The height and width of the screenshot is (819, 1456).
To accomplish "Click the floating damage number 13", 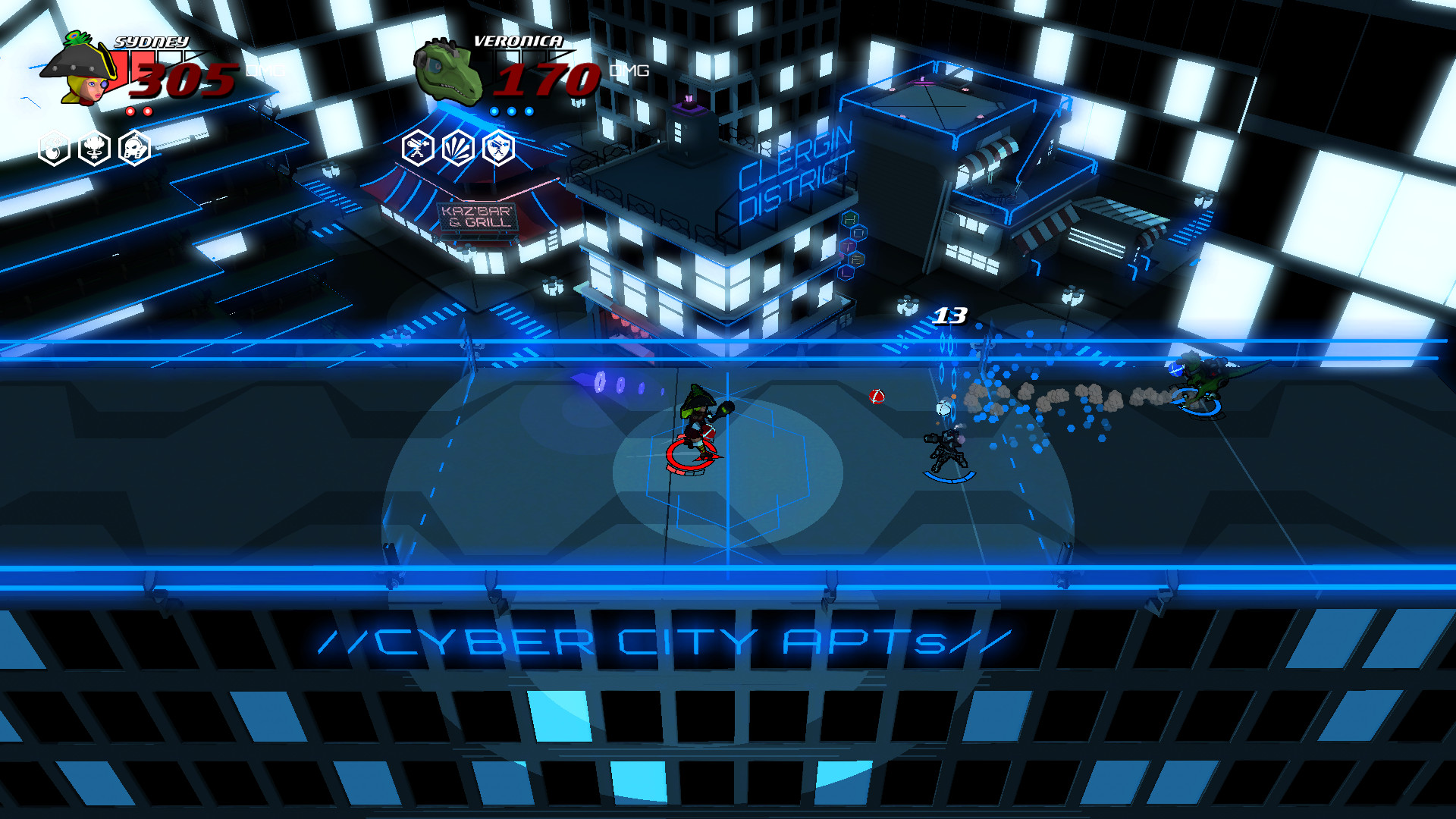I will point(950,317).
